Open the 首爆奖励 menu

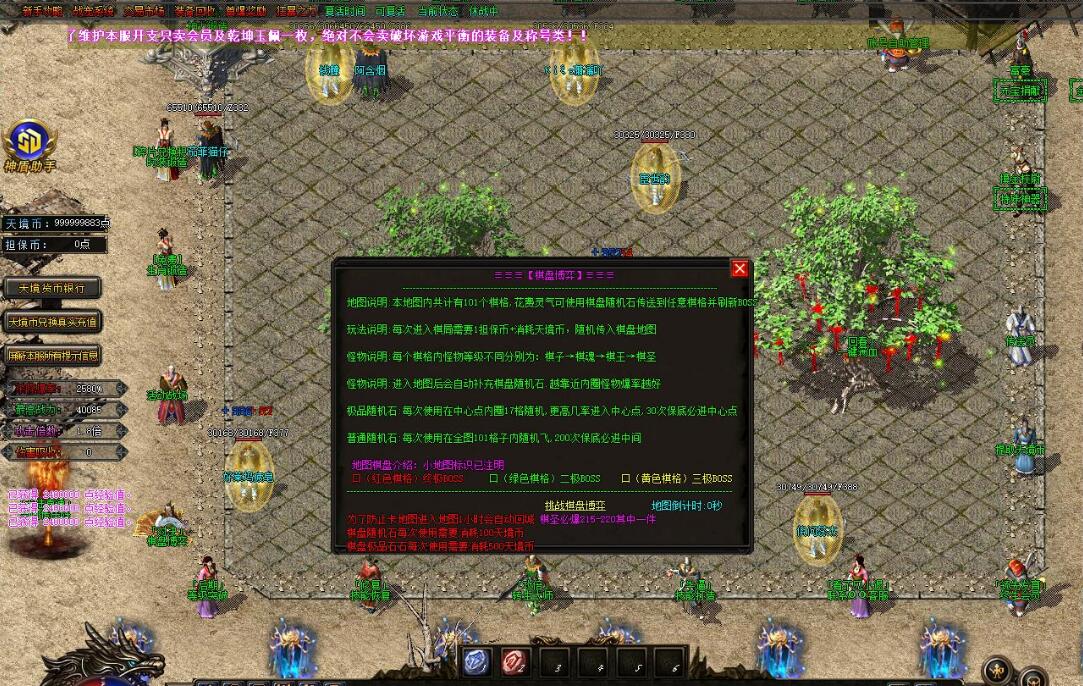[x=246, y=12]
